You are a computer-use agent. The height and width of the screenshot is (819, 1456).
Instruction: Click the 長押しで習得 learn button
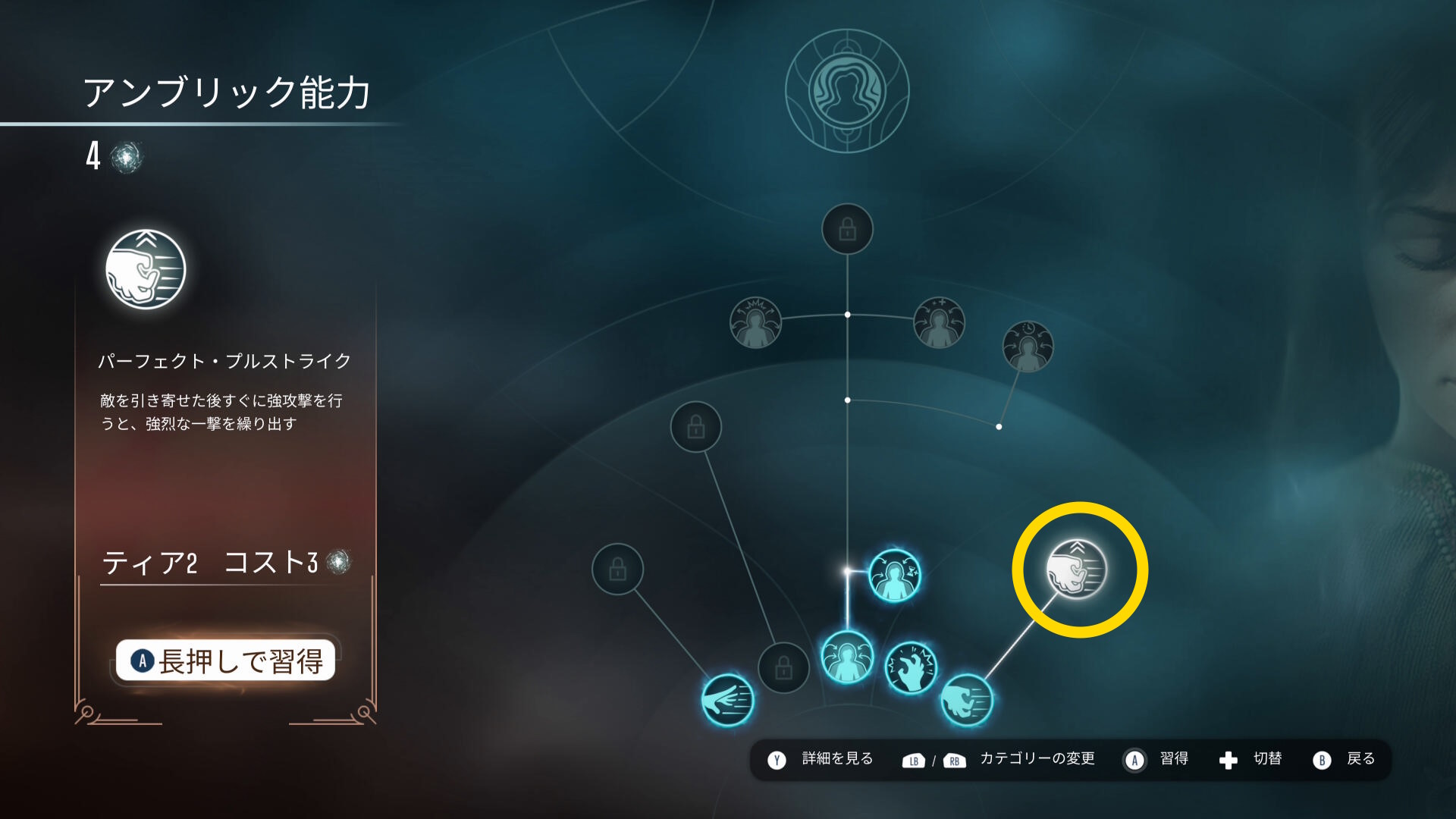[x=225, y=661]
